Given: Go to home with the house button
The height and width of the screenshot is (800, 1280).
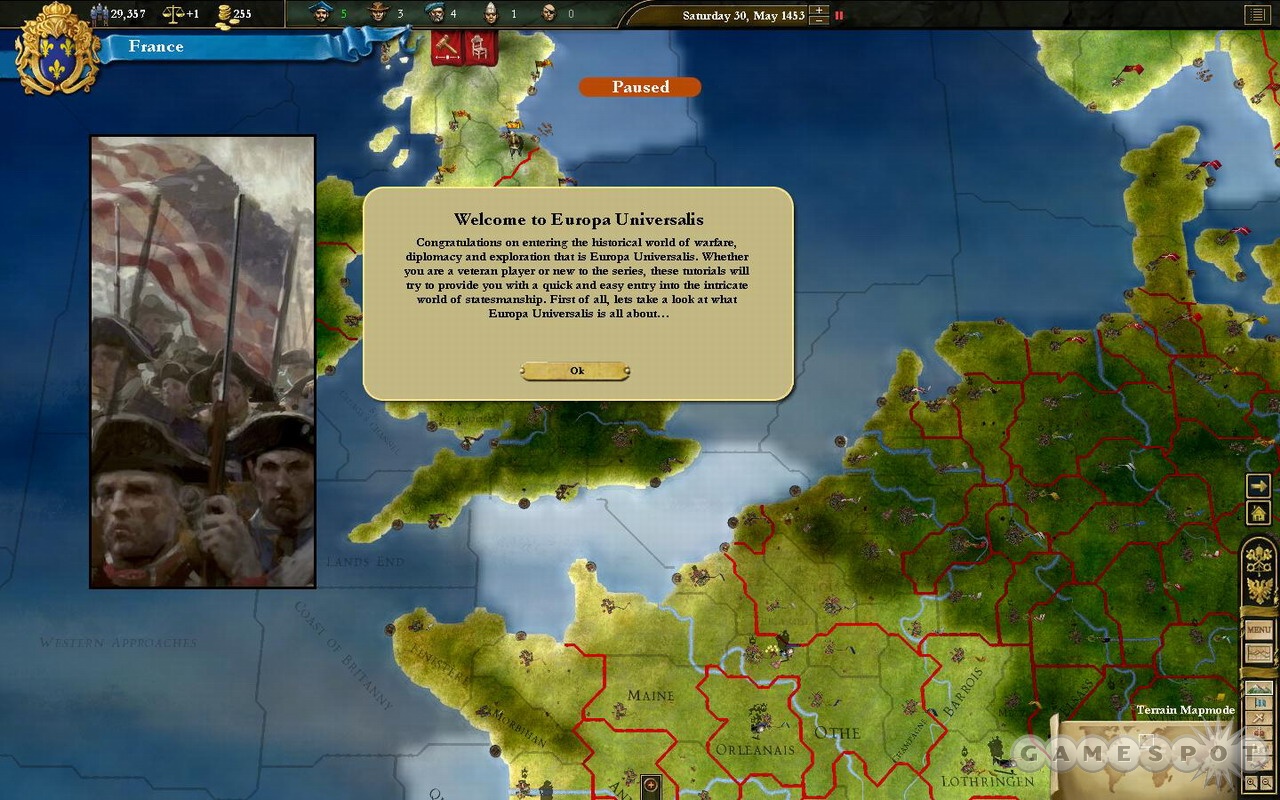Looking at the screenshot, I should (1257, 513).
